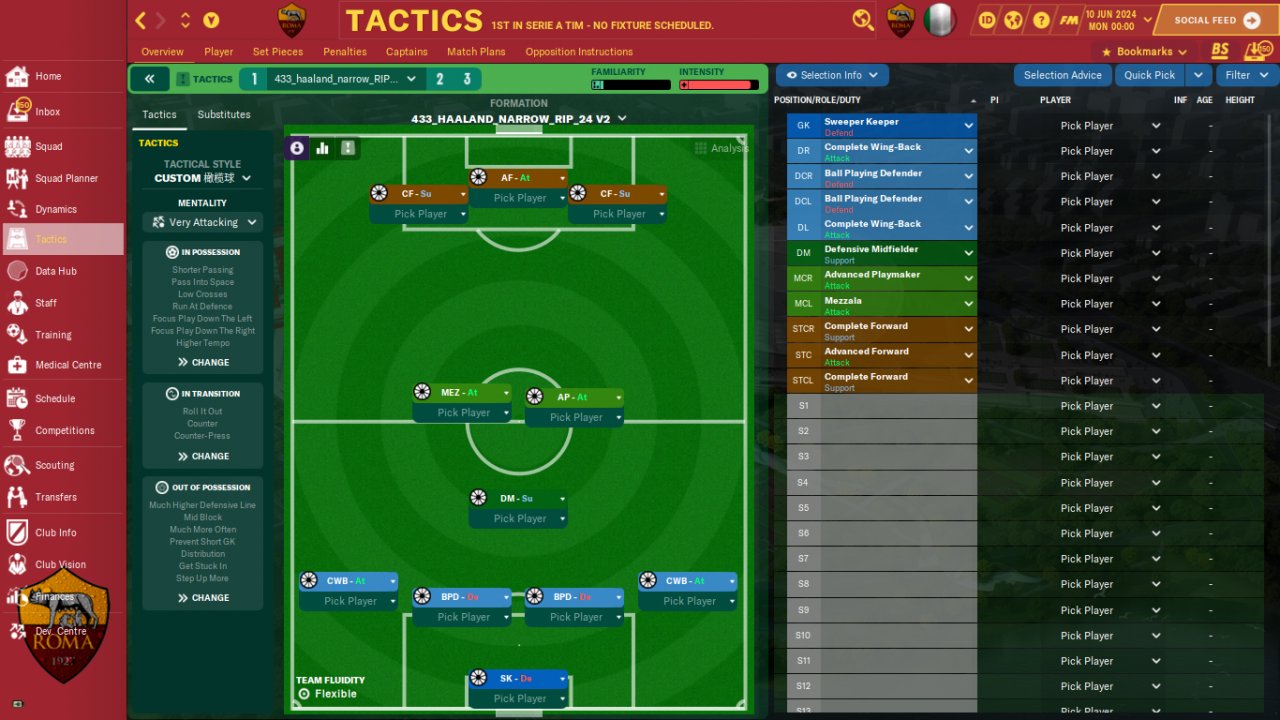Image resolution: width=1280 pixels, height=720 pixels.
Task: Open the Social Feed
Action: click(1216, 20)
